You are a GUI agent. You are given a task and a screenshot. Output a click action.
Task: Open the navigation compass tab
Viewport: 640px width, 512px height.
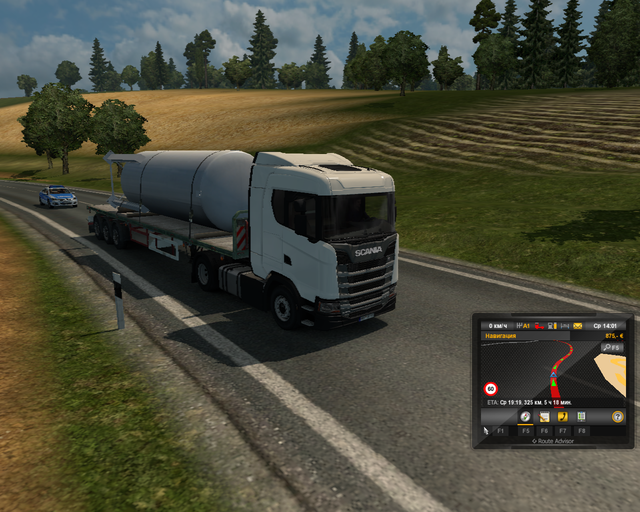[526, 415]
